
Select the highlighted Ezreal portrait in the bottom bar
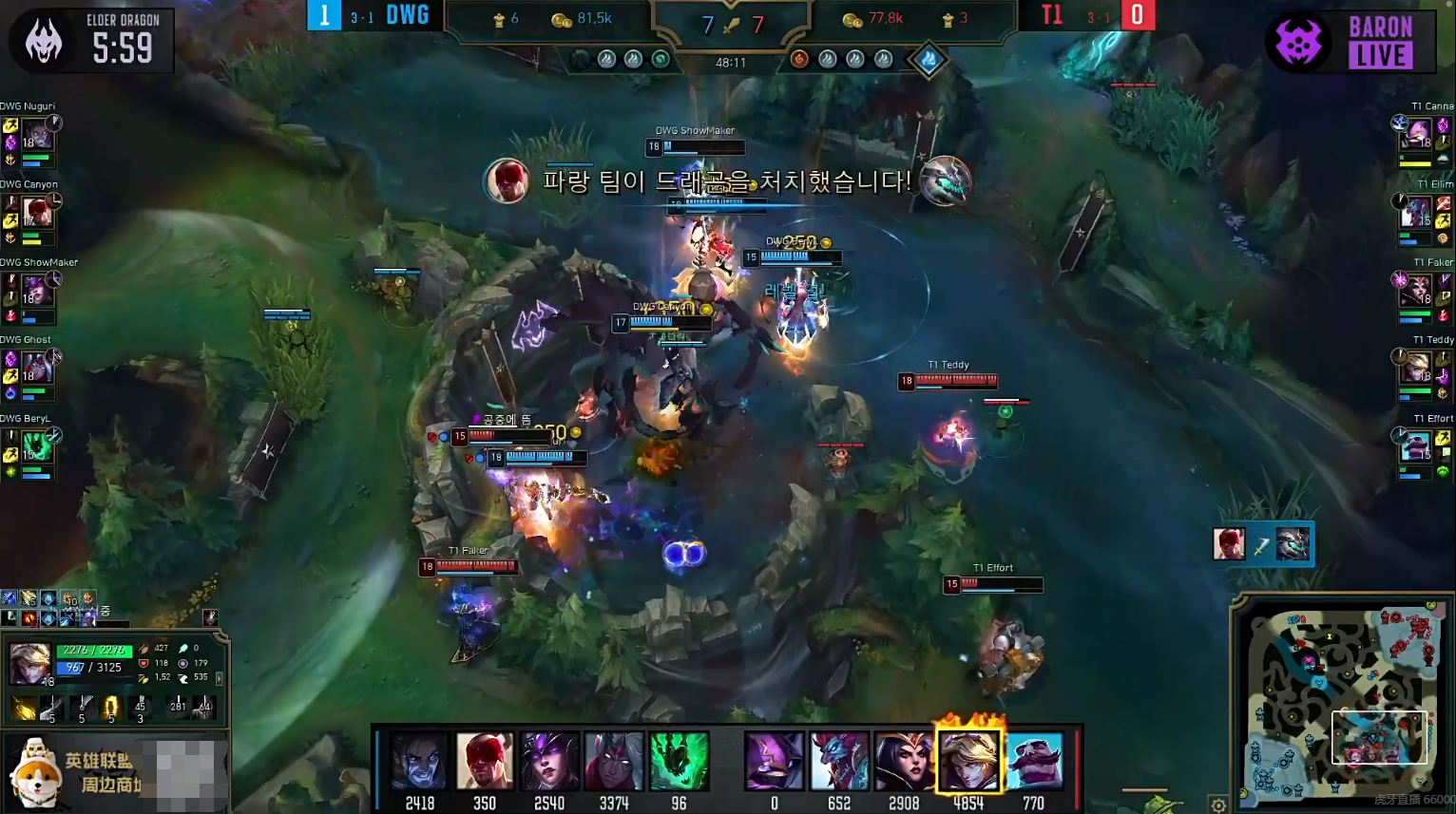point(967,761)
